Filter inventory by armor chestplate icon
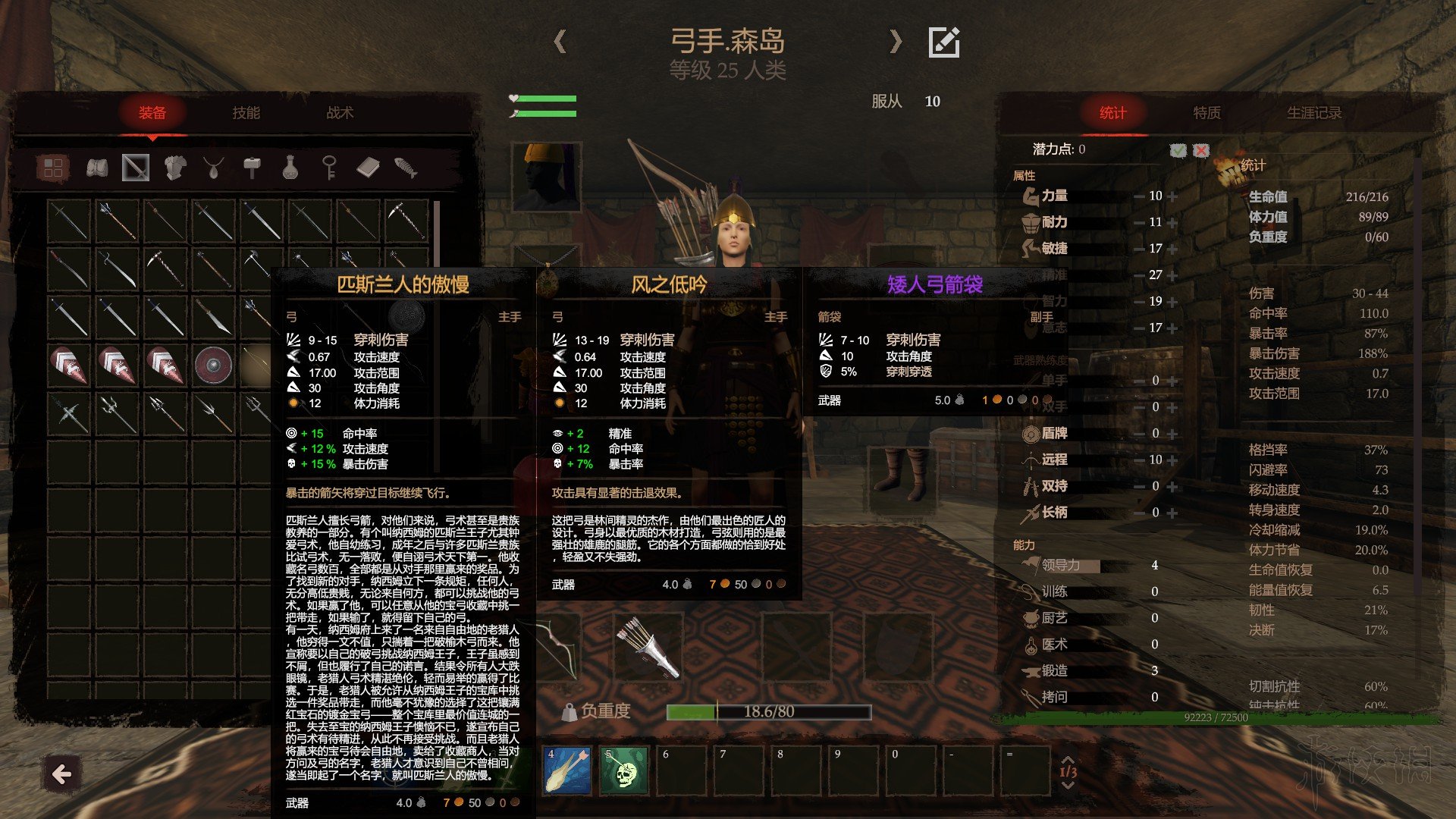This screenshot has height=819, width=1456. [x=175, y=168]
